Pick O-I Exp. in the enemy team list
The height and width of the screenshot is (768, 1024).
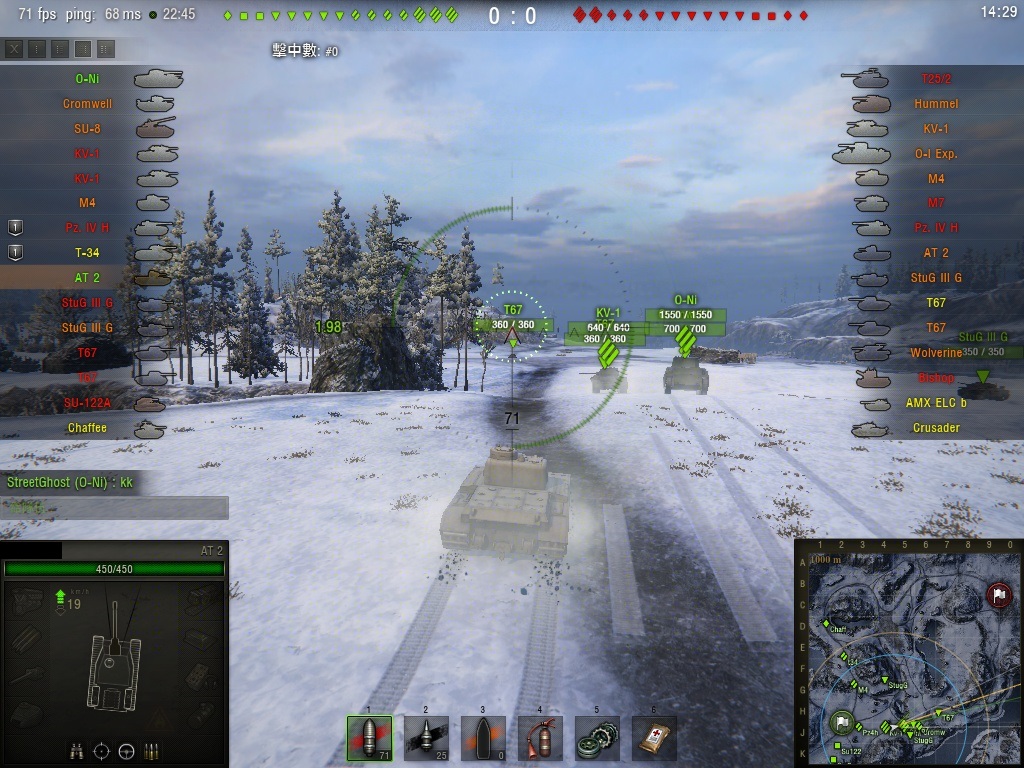[x=936, y=153]
